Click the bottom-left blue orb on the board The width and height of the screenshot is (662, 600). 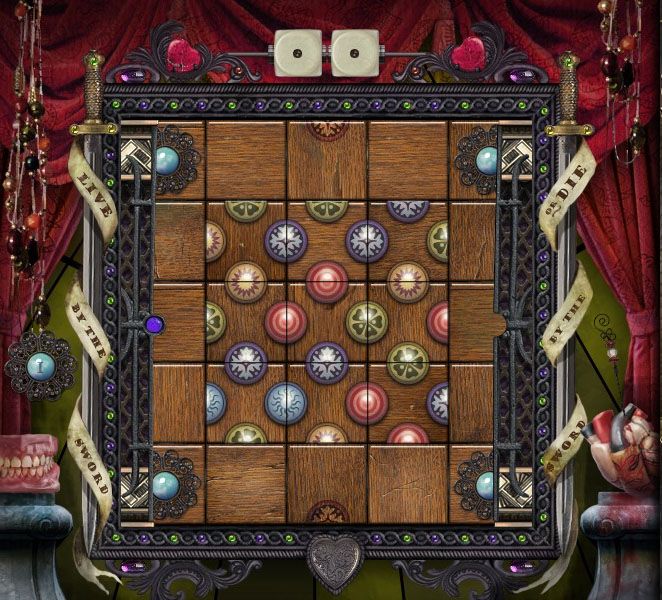click(x=166, y=486)
